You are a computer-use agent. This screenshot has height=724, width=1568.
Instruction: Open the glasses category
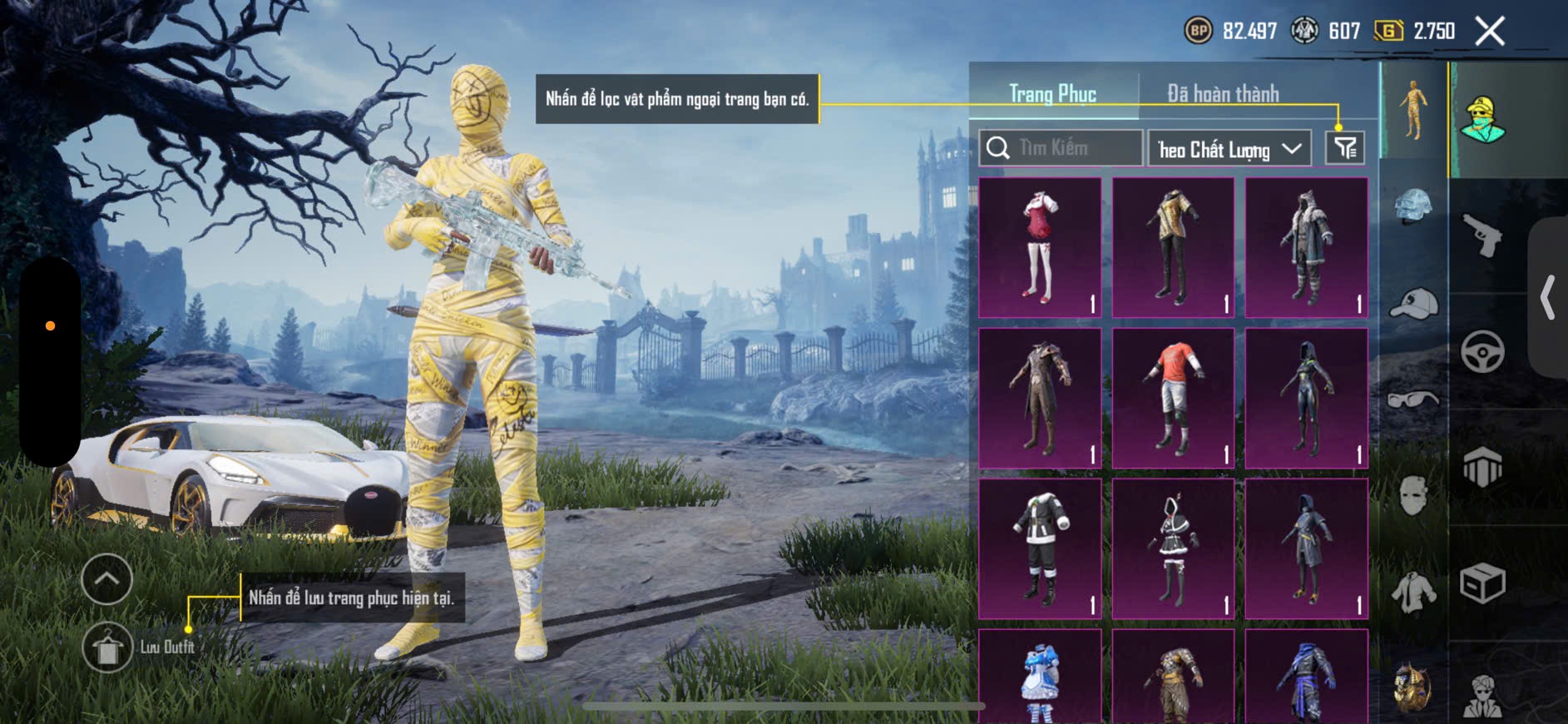click(x=1413, y=400)
